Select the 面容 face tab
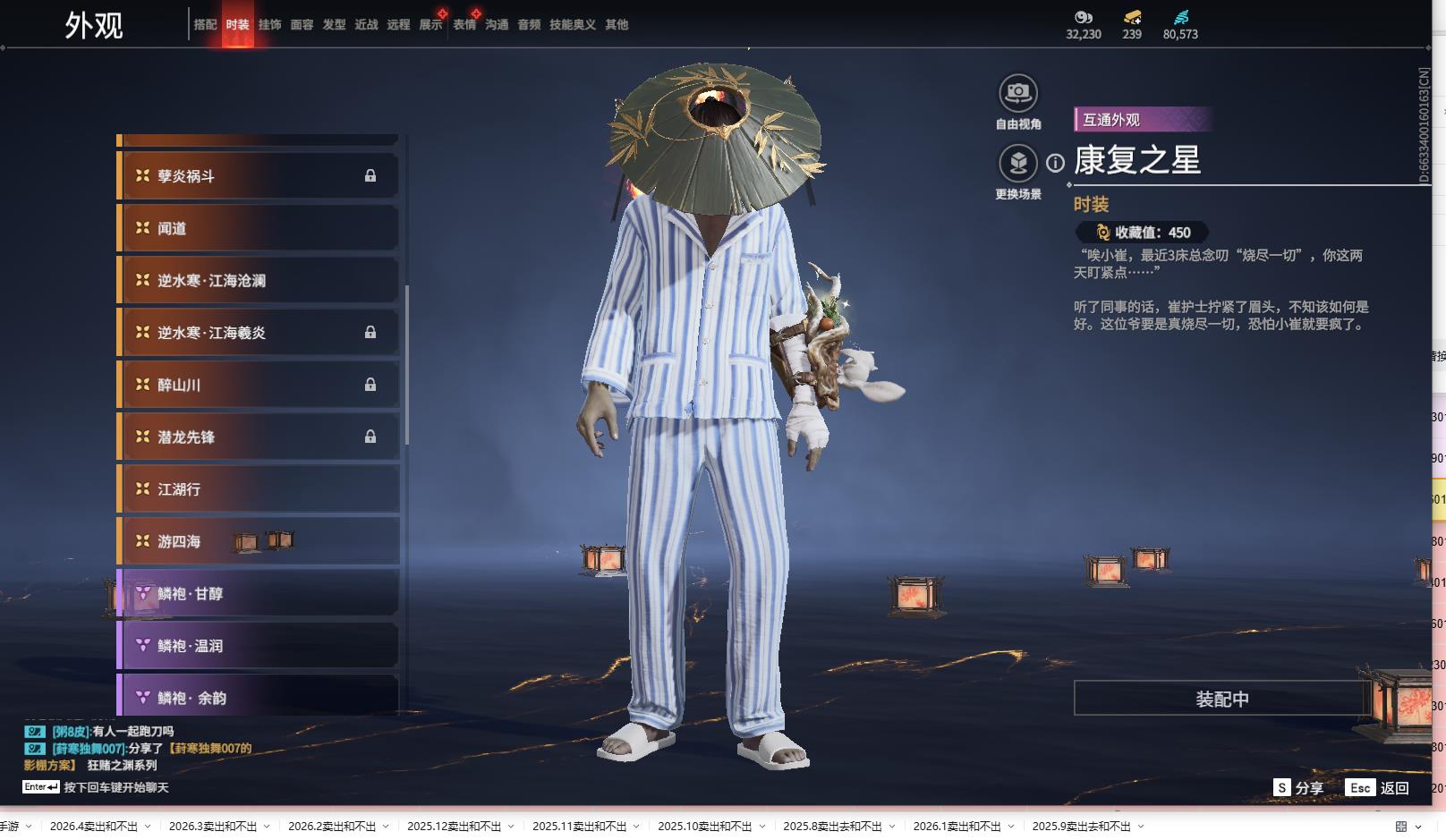This screenshot has height=840, width=1446. click(302, 25)
